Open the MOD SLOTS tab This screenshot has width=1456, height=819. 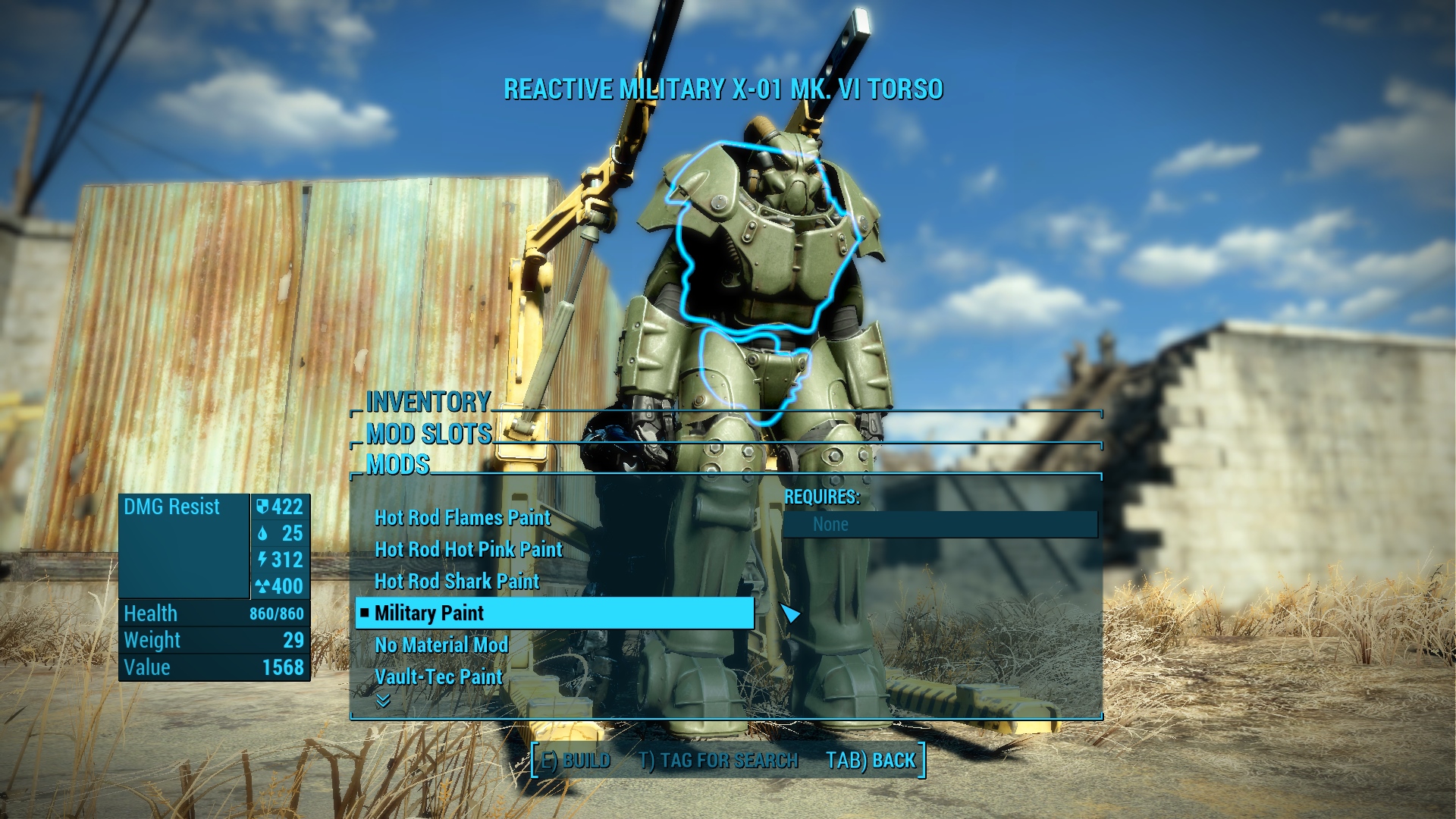pyautogui.click(x=428, y=435)
